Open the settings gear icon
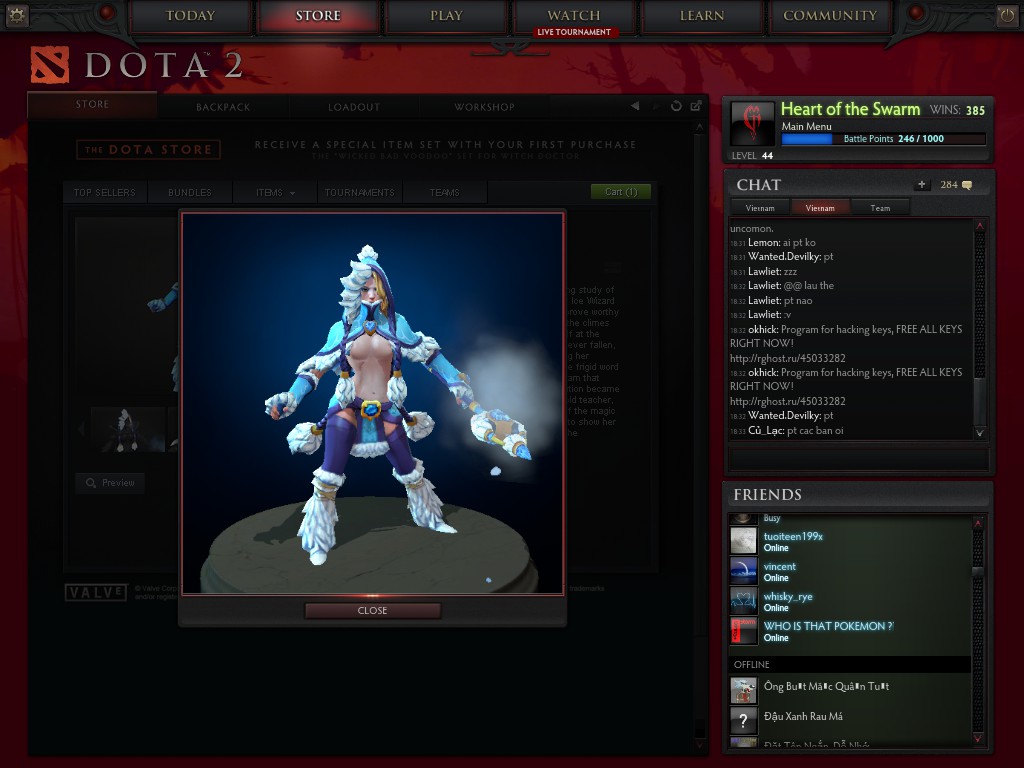Image resolution: width=1024 pixels, height=768 pixels. tap(17, 15)
